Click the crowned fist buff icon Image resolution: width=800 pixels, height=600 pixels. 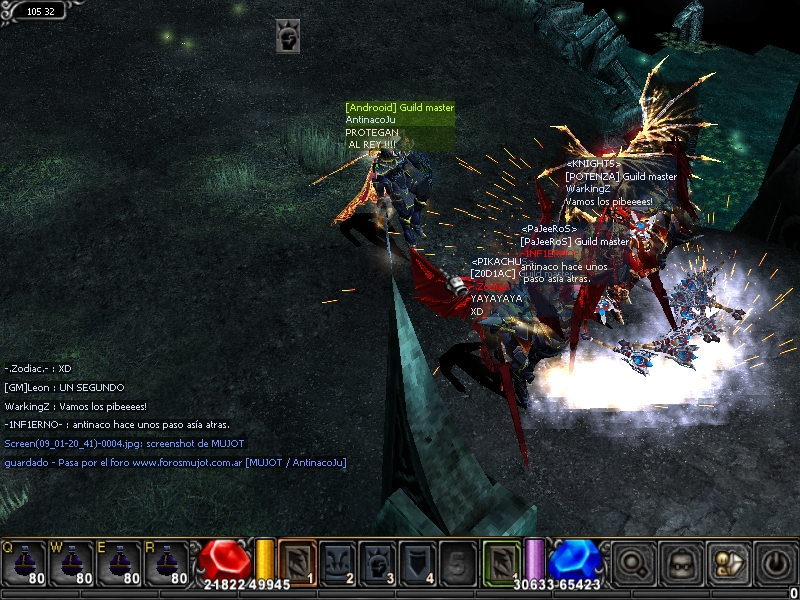(x=288, y=36)
